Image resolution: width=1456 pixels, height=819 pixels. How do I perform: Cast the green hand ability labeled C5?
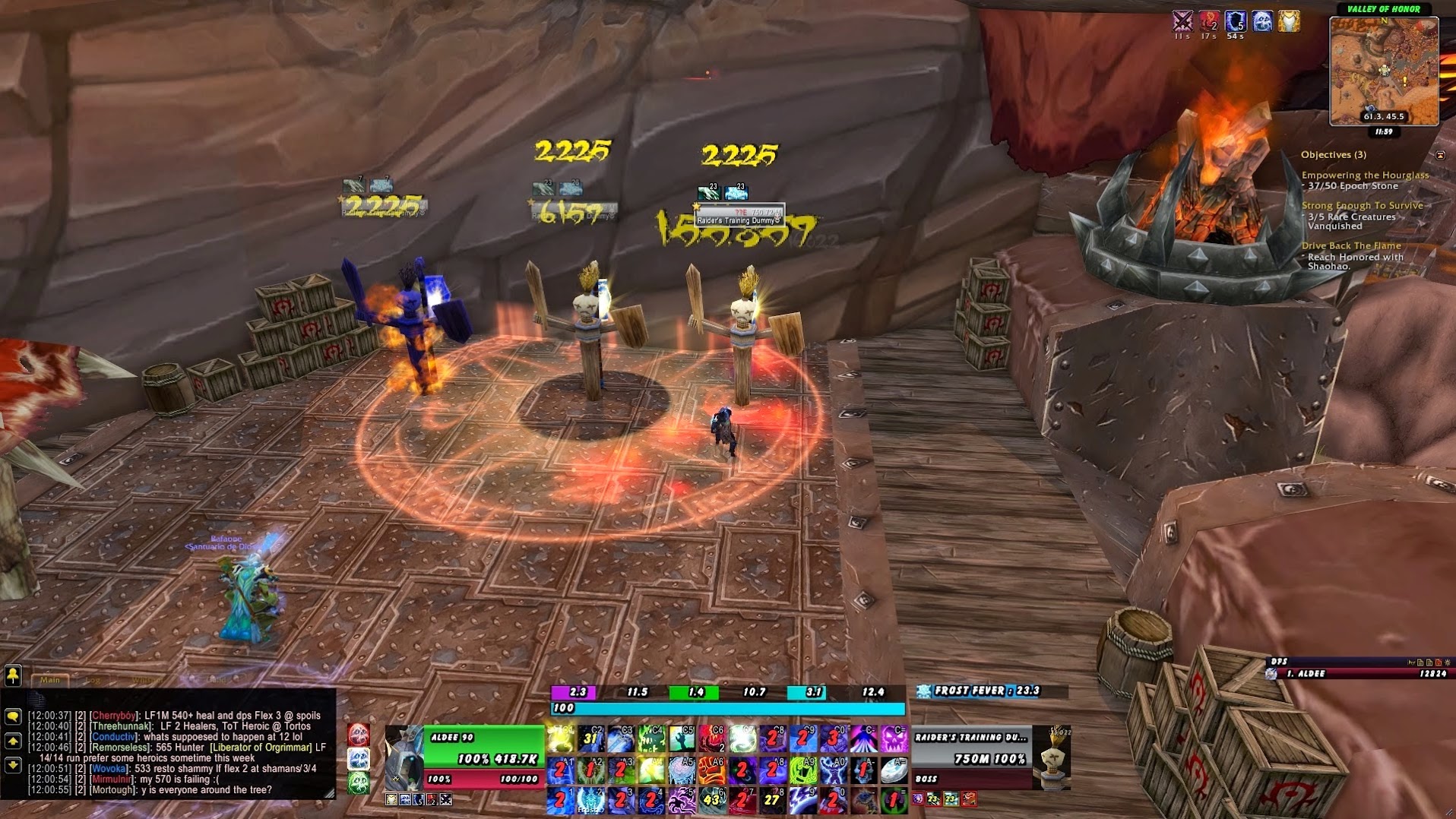coord(681,738)
